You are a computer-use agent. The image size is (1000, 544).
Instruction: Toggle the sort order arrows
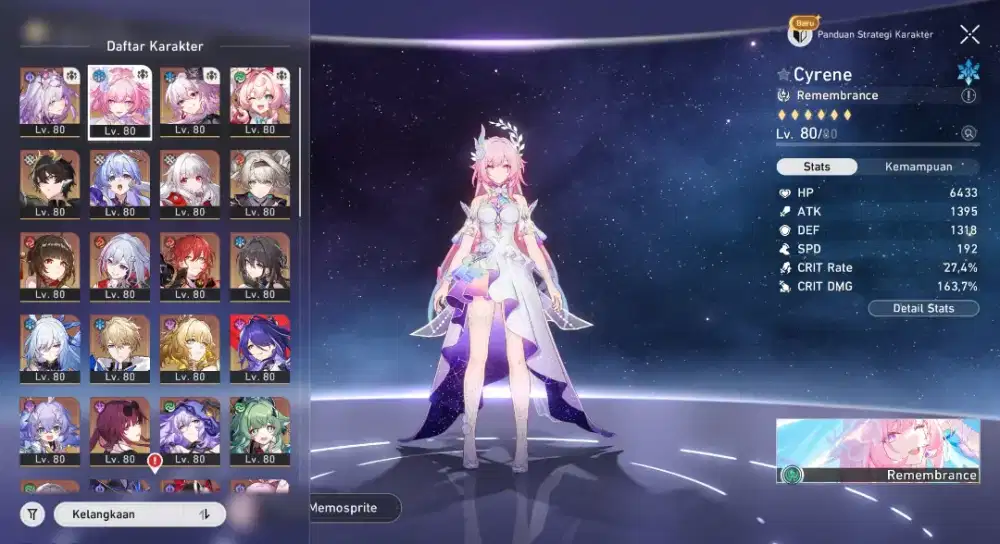point(204,514)
